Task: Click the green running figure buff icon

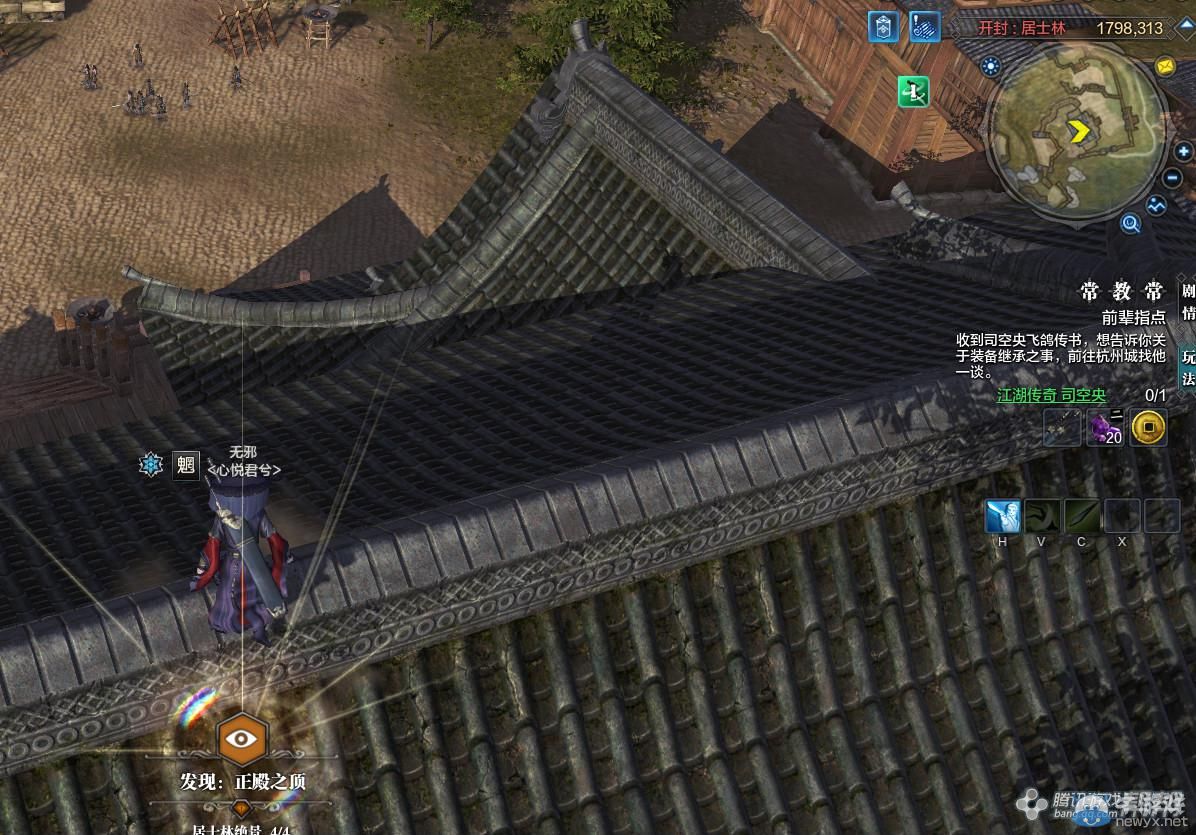Action: pos(914,91)
